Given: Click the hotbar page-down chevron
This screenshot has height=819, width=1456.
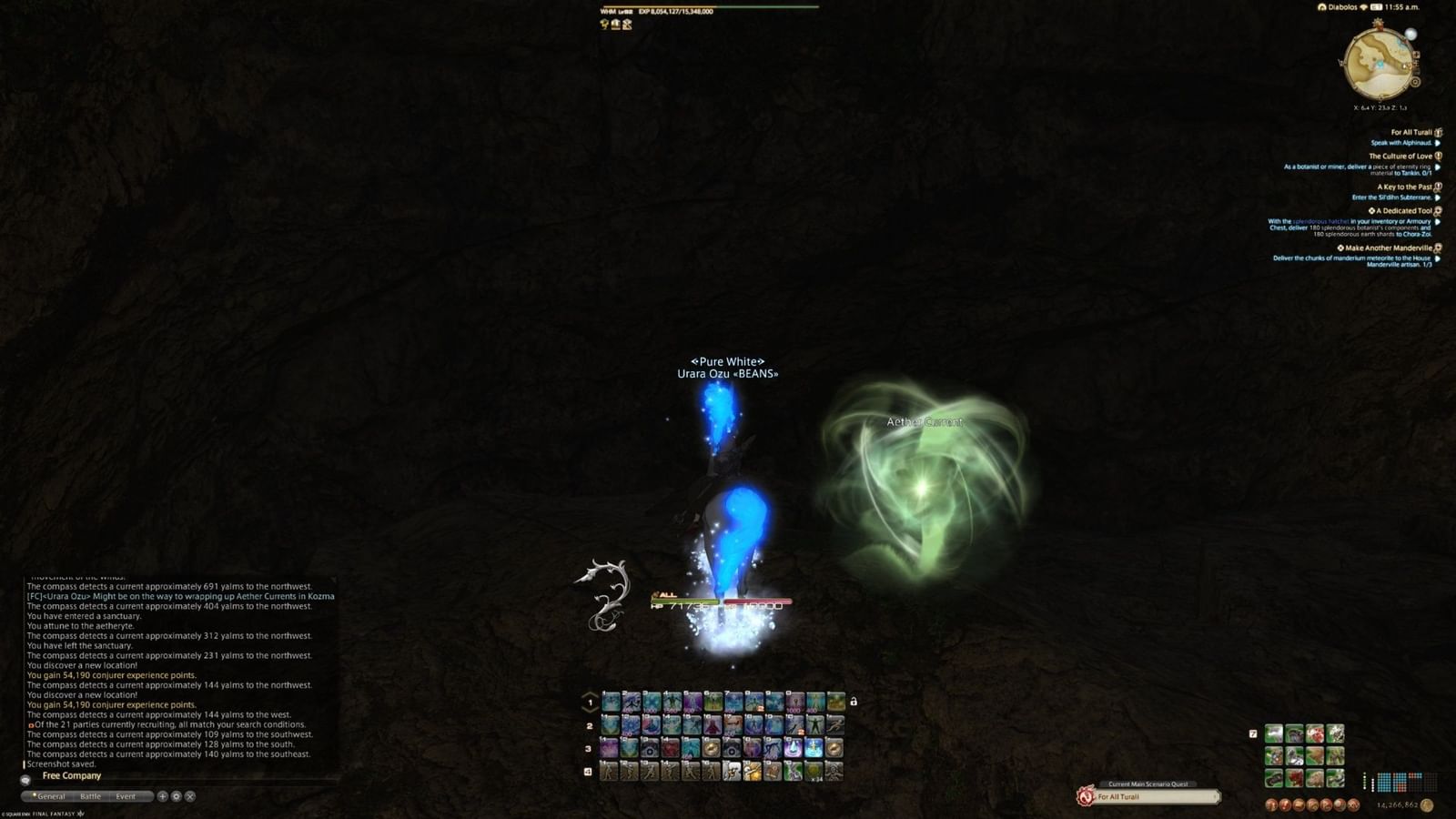Looking at the screenshot, I should tap(589, 708).
